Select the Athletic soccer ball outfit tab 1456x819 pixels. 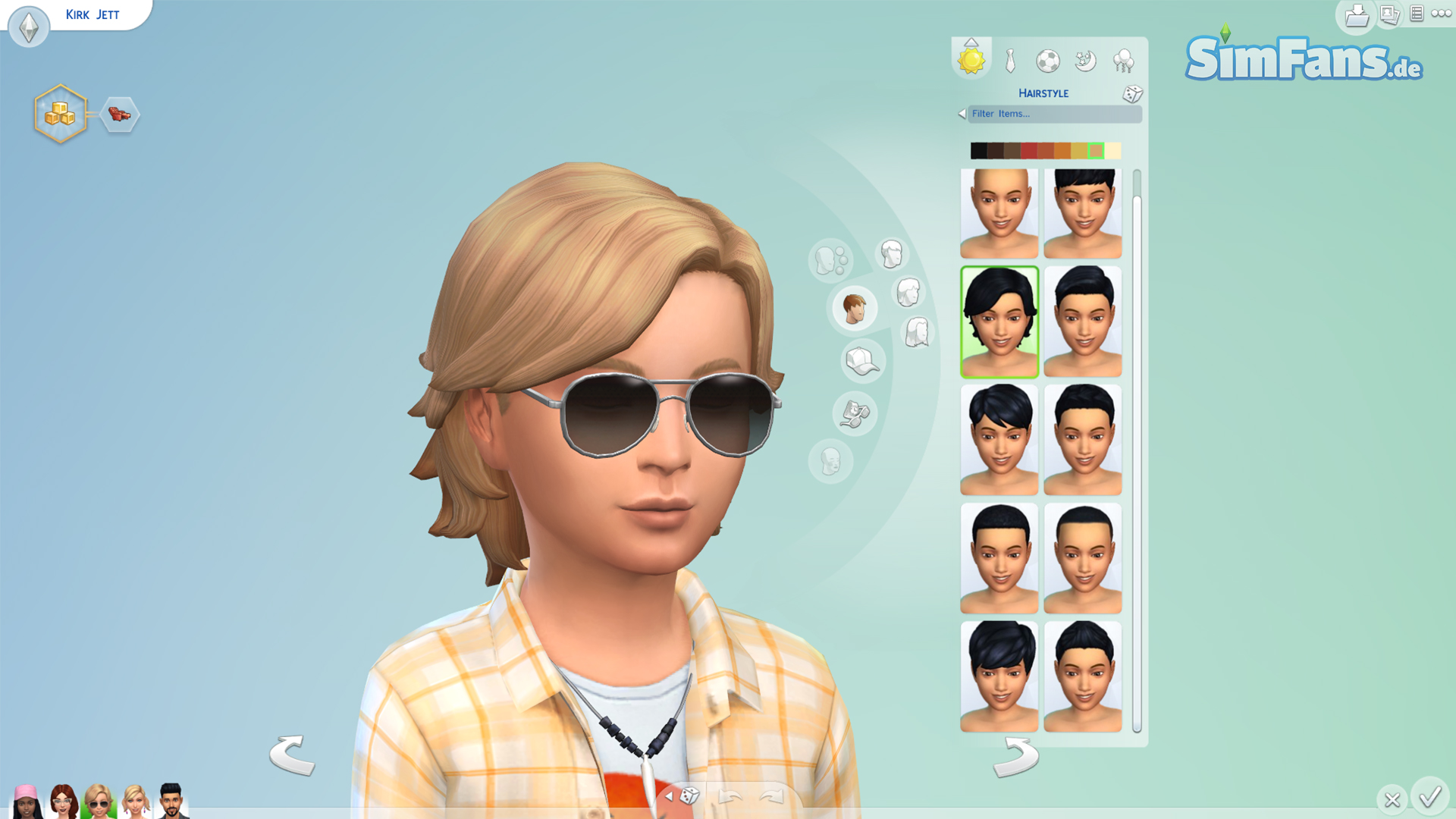coord(1048,61)
